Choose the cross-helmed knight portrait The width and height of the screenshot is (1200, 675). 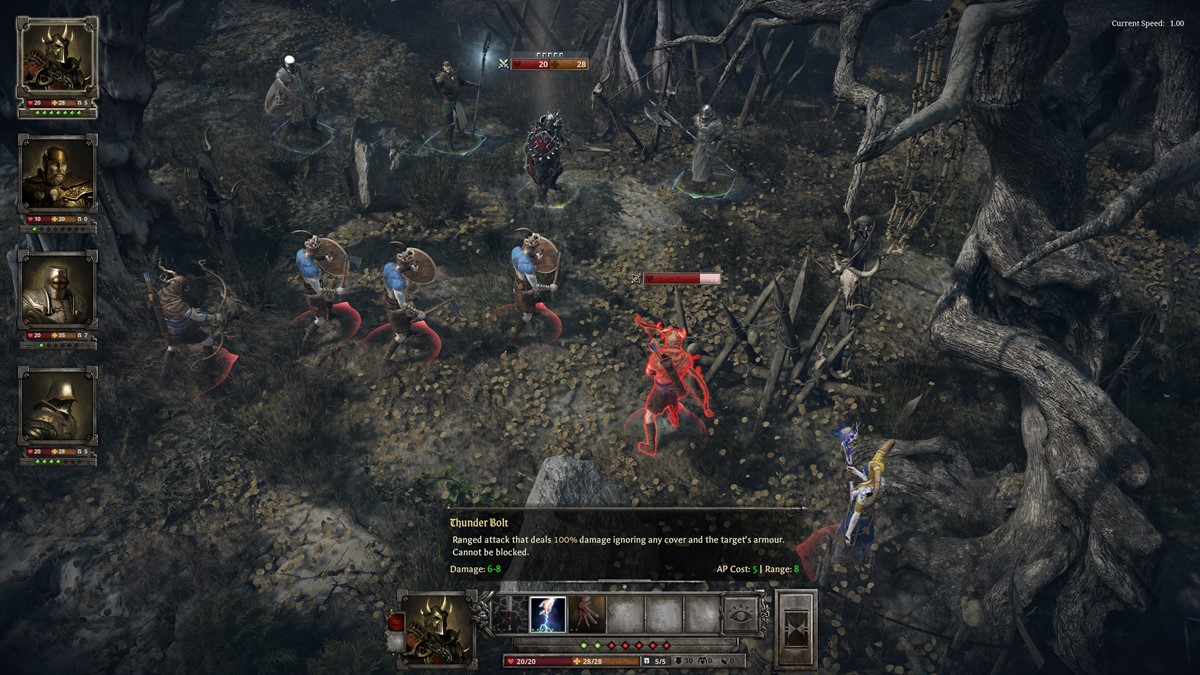click(x=57, y=290)
